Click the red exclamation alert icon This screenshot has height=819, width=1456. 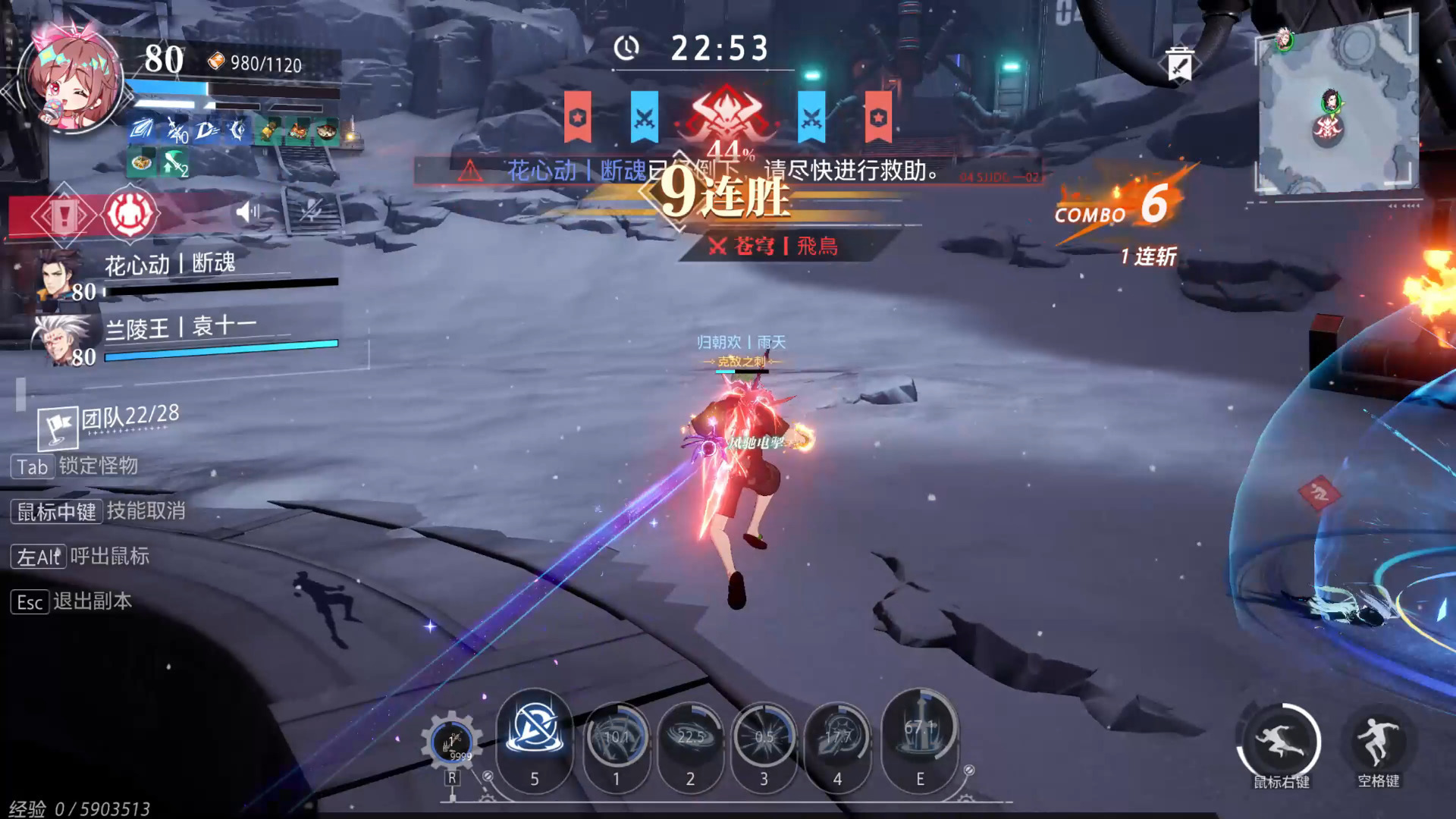tap(64, 216)
